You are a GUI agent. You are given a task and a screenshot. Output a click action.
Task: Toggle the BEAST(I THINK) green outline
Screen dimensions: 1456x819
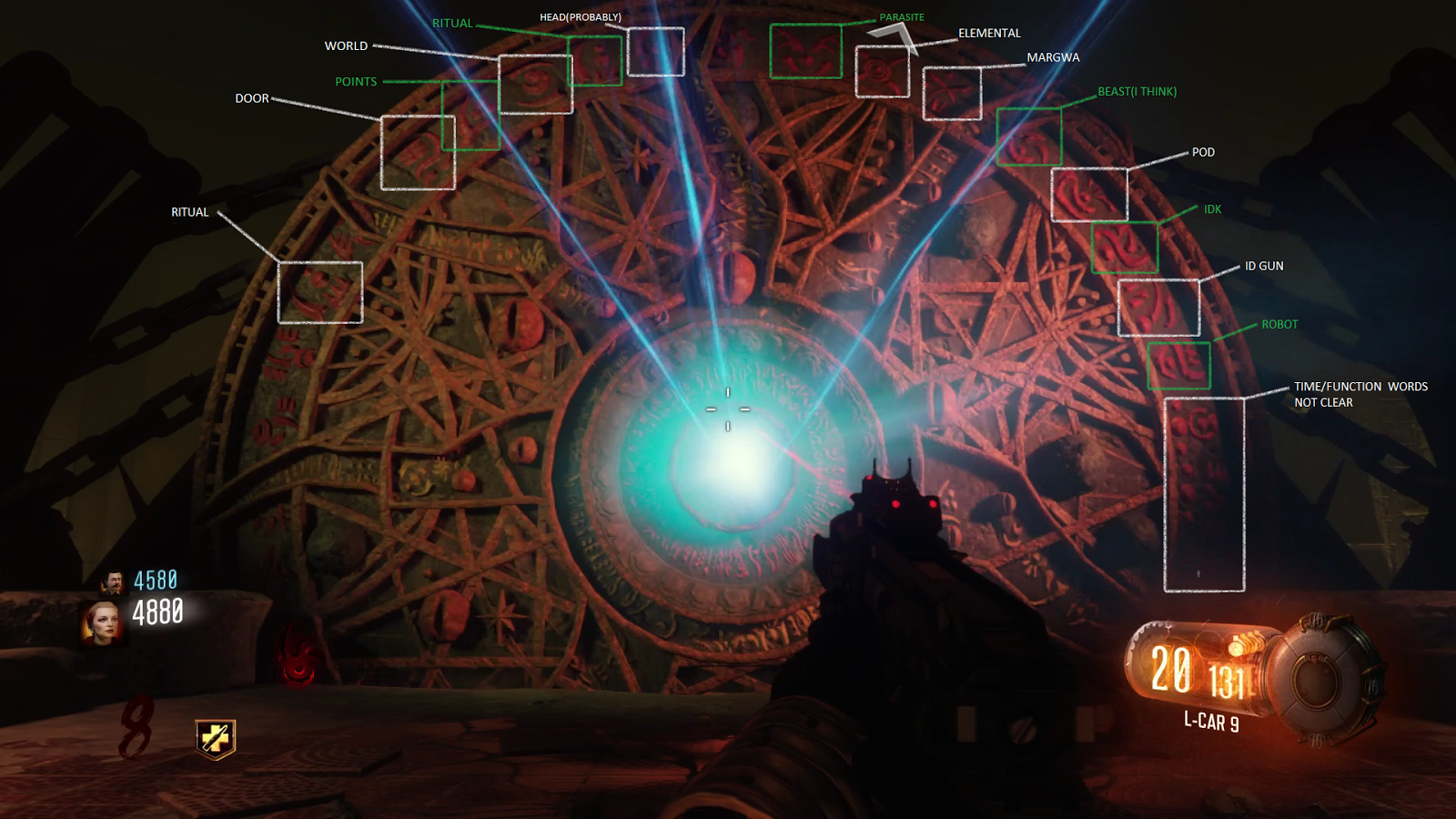point(1030,138)
